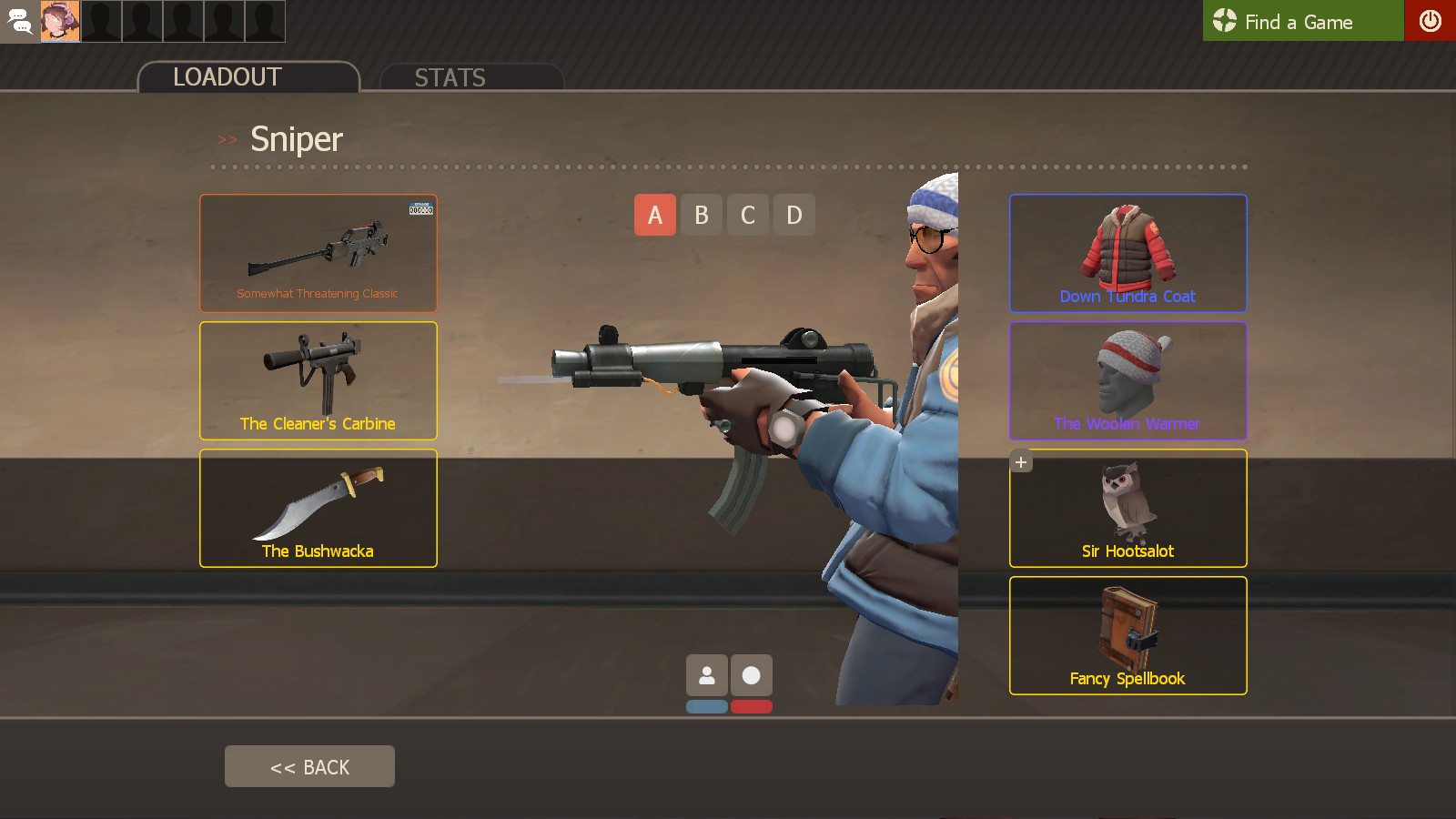Click the Find a Game button
This screenshot has width=1456, height=819.
coord(1303,21)
